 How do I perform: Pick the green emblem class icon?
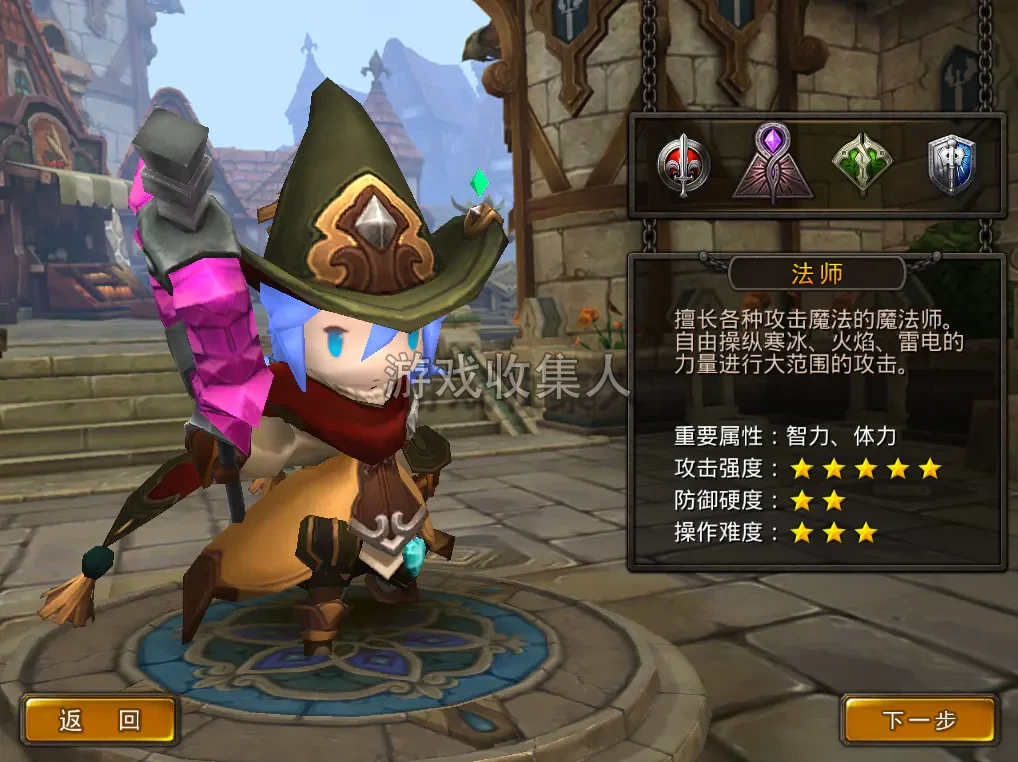coord(862,165)
